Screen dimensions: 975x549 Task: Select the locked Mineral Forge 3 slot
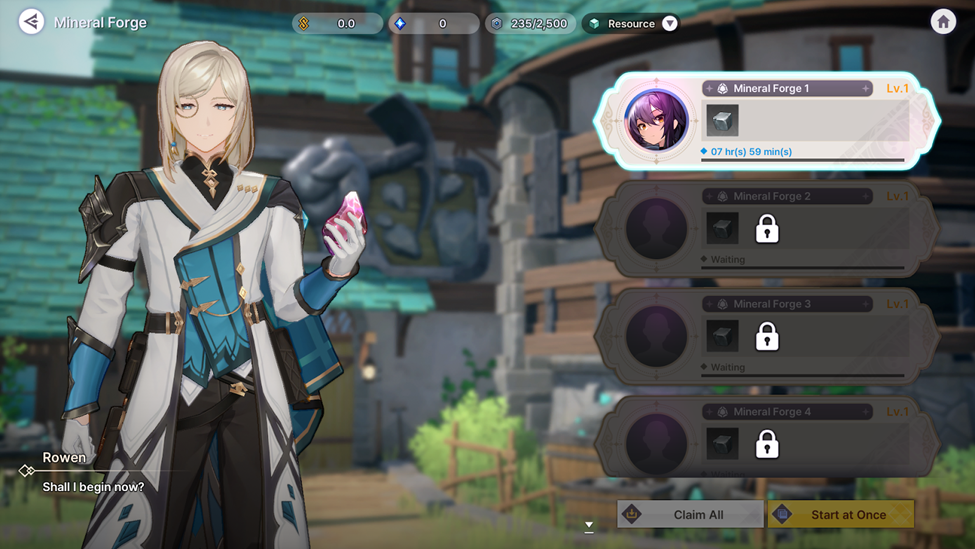(767, 337)
